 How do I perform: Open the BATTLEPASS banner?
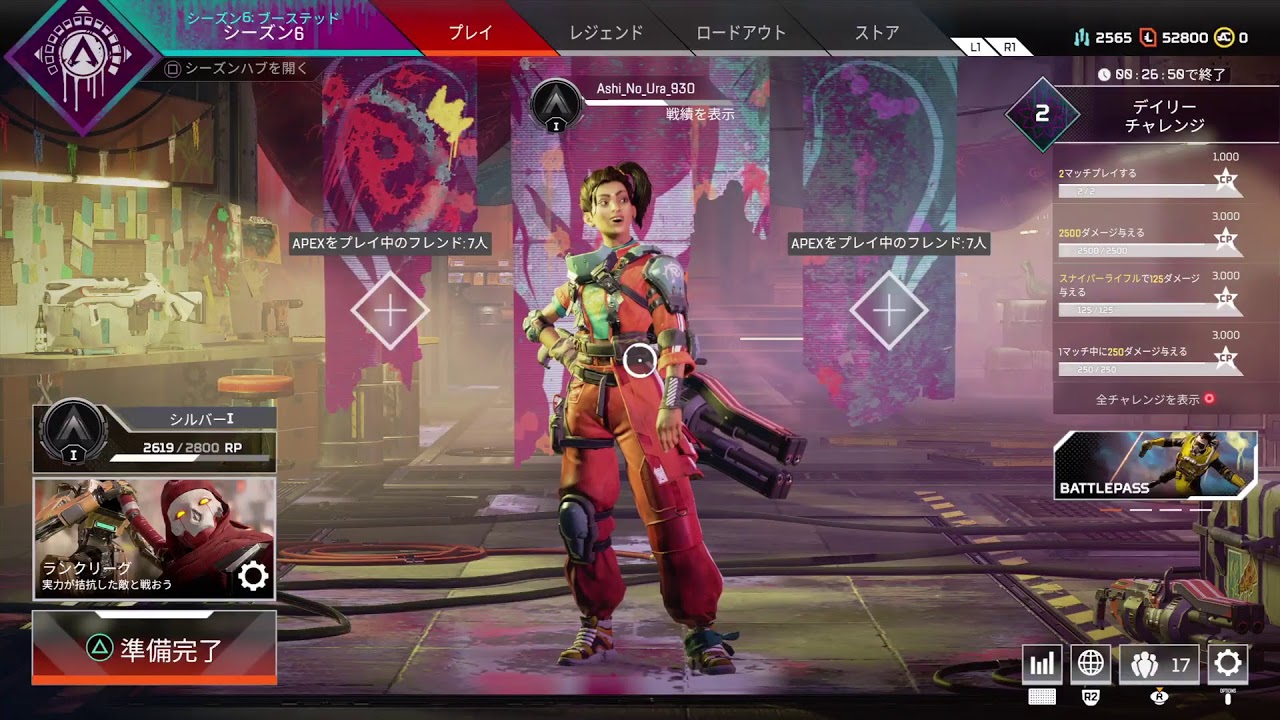[x=1155, y=465]
